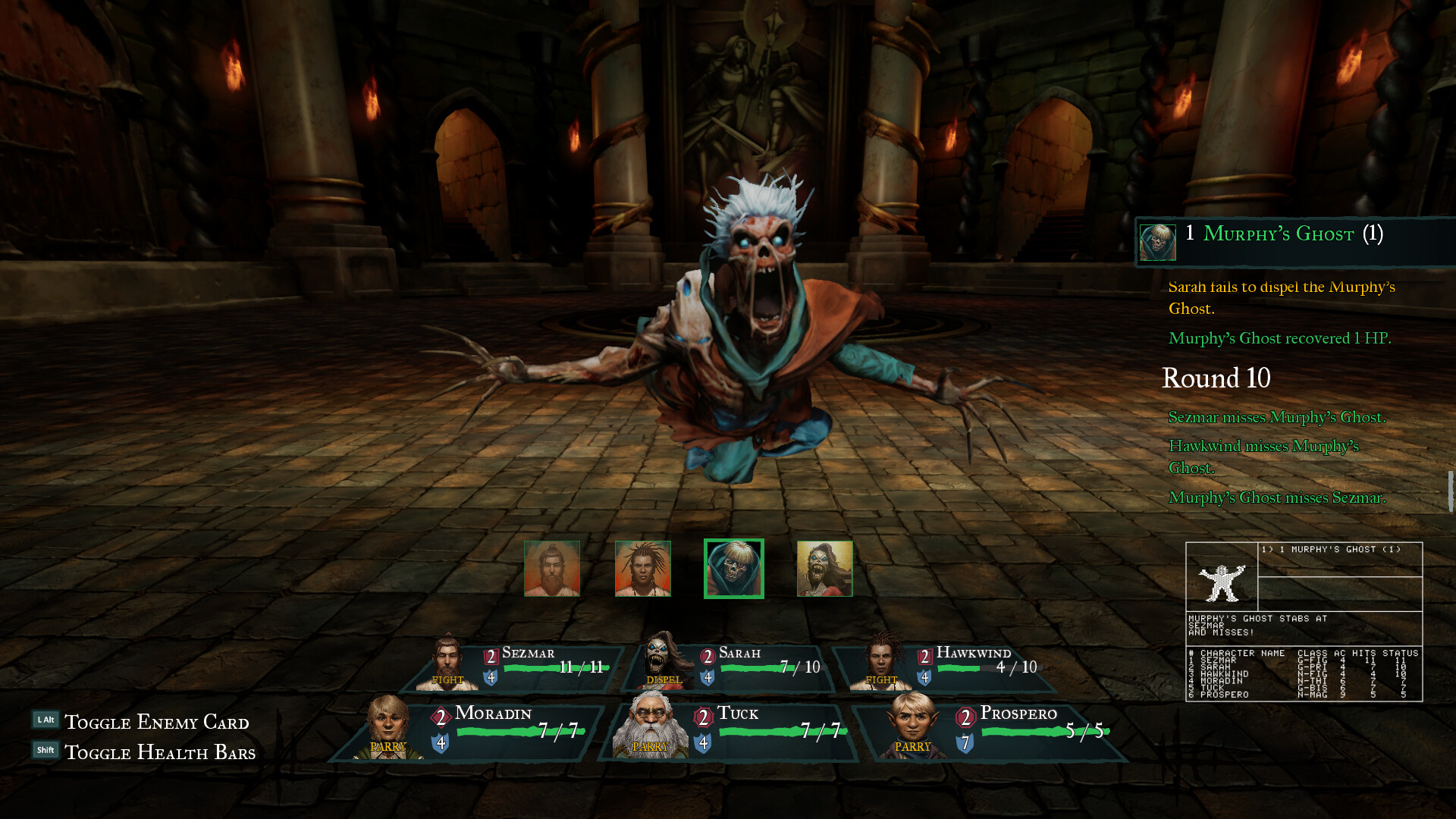Image resolution: width=1456 pixels, height=819 pixels.
Task: Toggle Enemy Card with the LAlt option
Action: click(x=152, y=722)
